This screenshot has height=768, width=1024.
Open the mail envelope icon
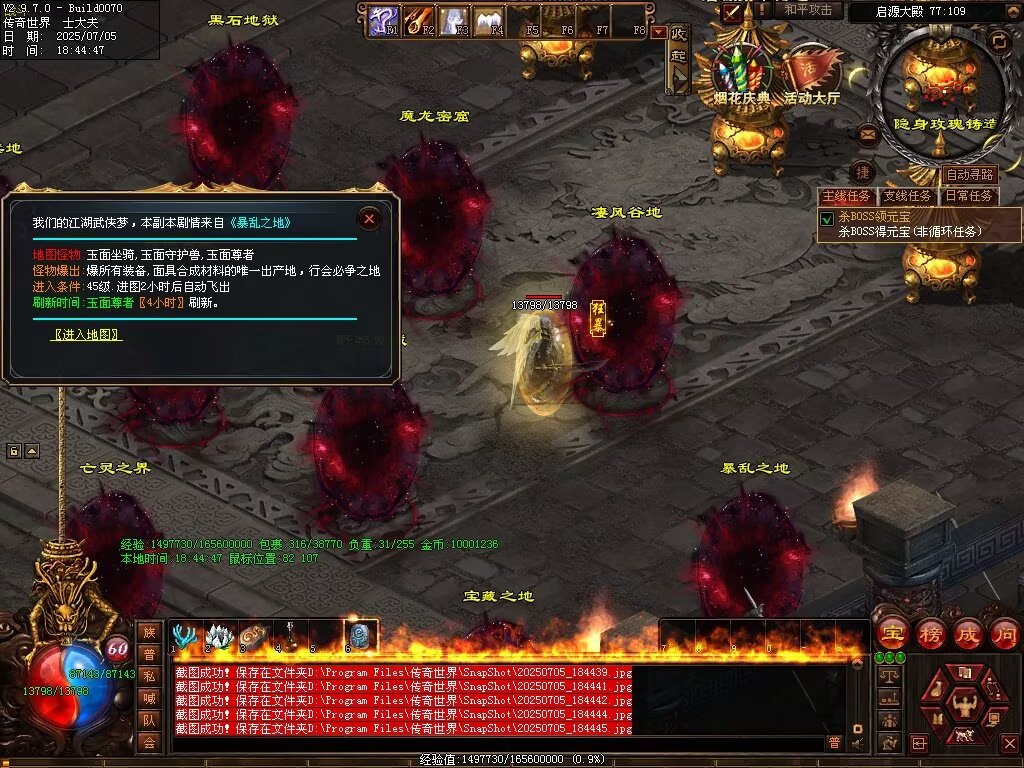tap(868, 133)
